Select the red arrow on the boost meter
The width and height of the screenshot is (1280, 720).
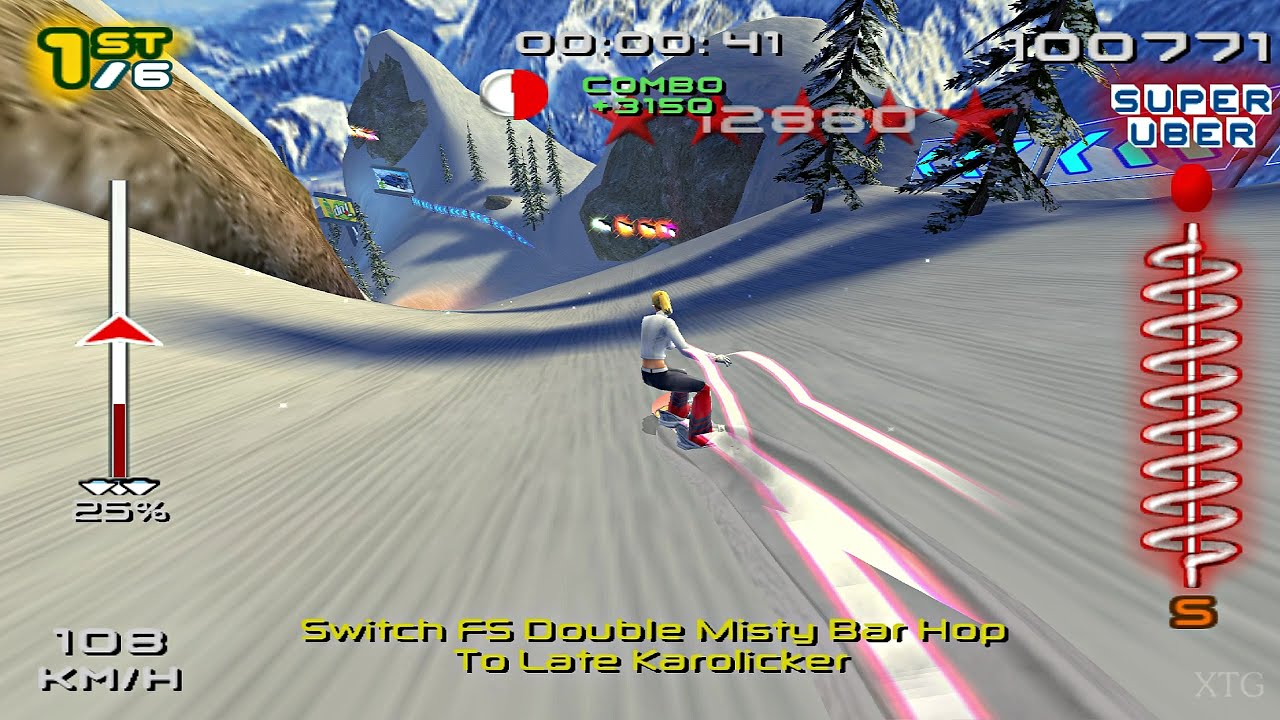[x=120, y=330]
